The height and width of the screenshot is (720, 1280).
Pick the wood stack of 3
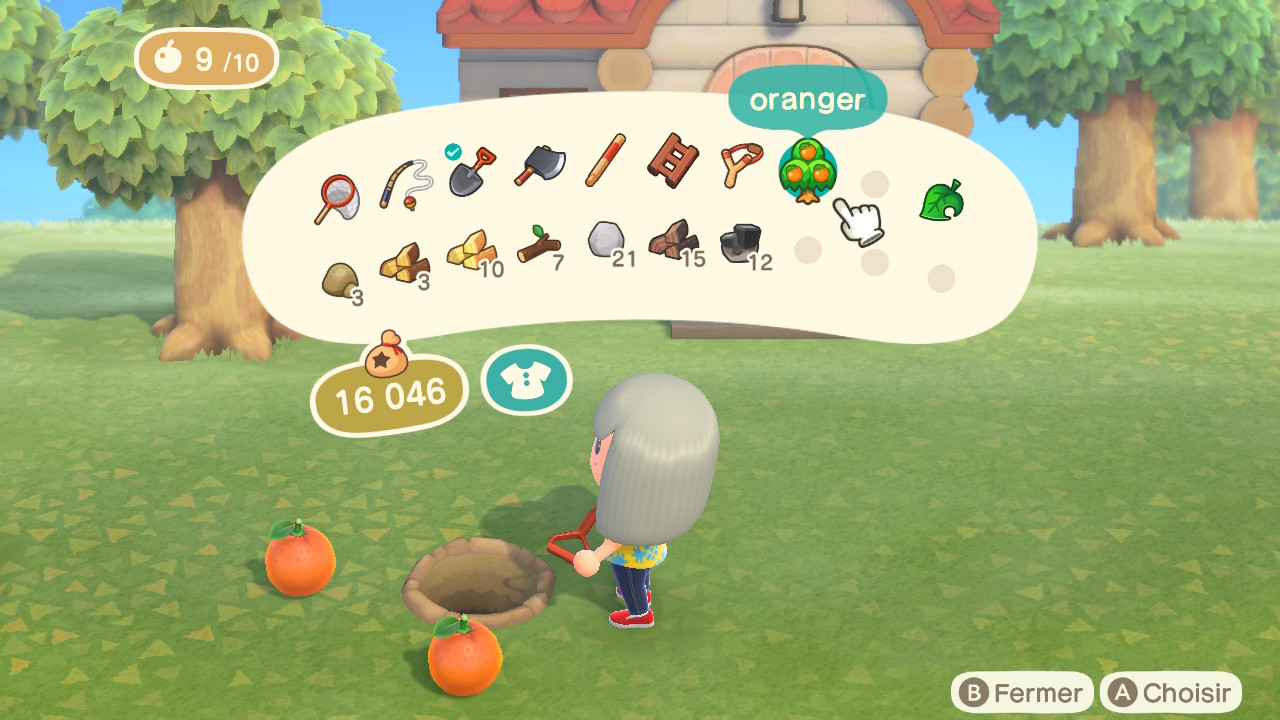tap(402, 264)
